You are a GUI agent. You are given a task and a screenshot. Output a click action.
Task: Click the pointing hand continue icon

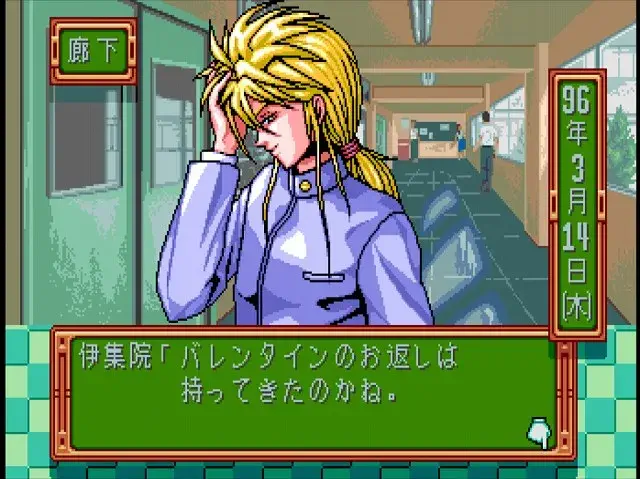(x=540, y=431)
